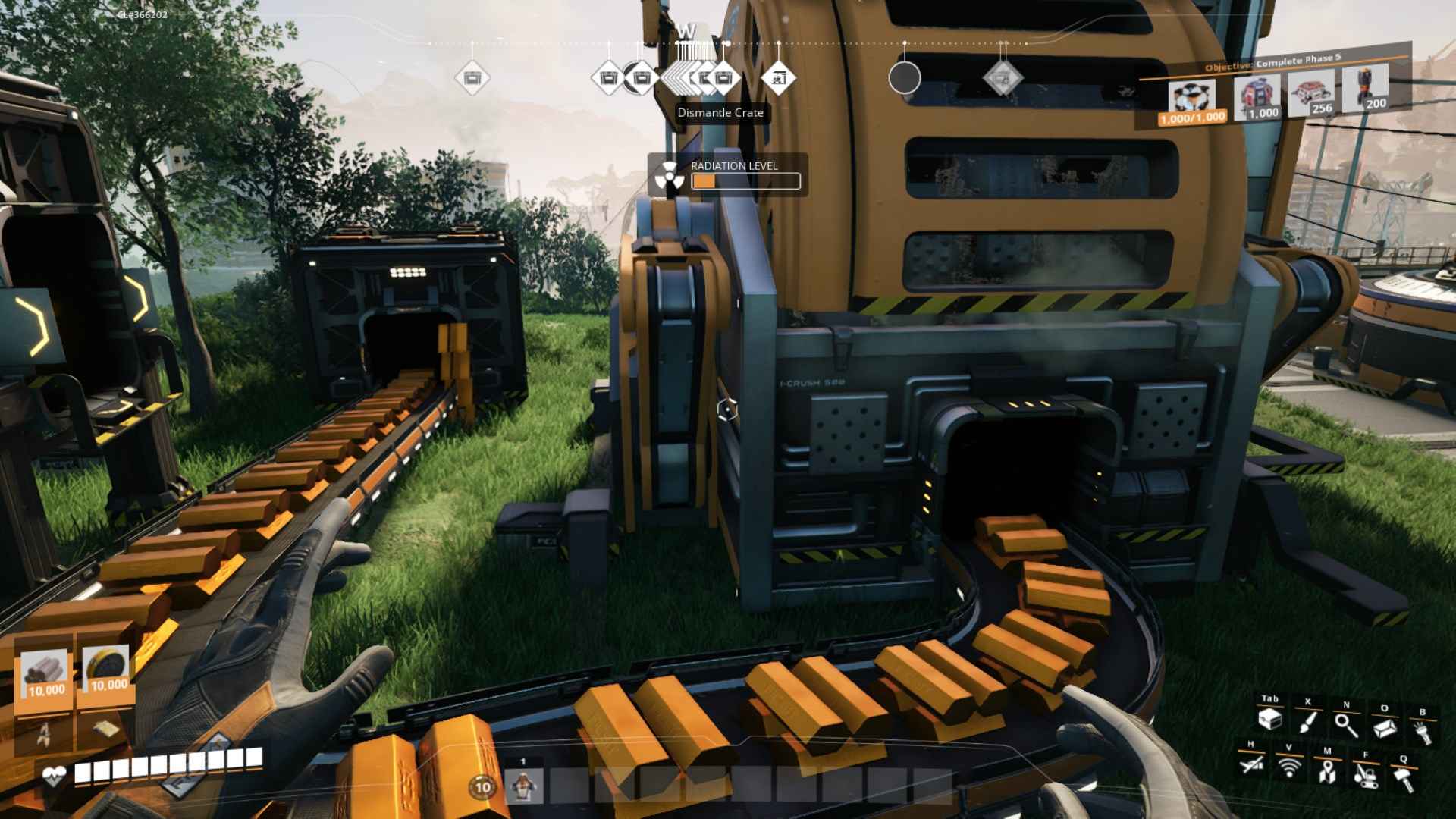This screenshot has width=1456, height=819.
Task: Activate the signal scanner icon
Action: (1289, 767)
